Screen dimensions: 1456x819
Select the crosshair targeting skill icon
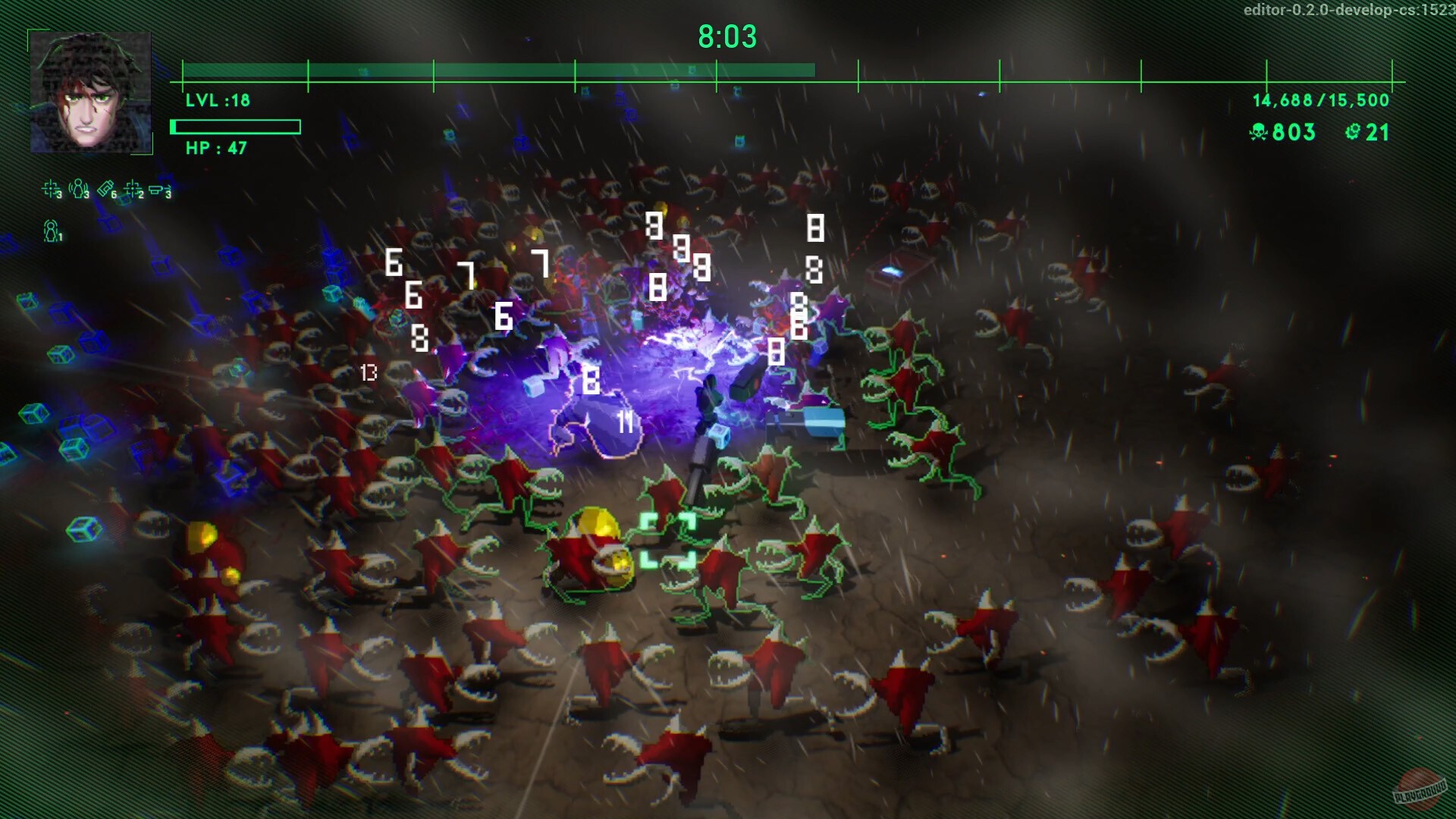point(50,188)
